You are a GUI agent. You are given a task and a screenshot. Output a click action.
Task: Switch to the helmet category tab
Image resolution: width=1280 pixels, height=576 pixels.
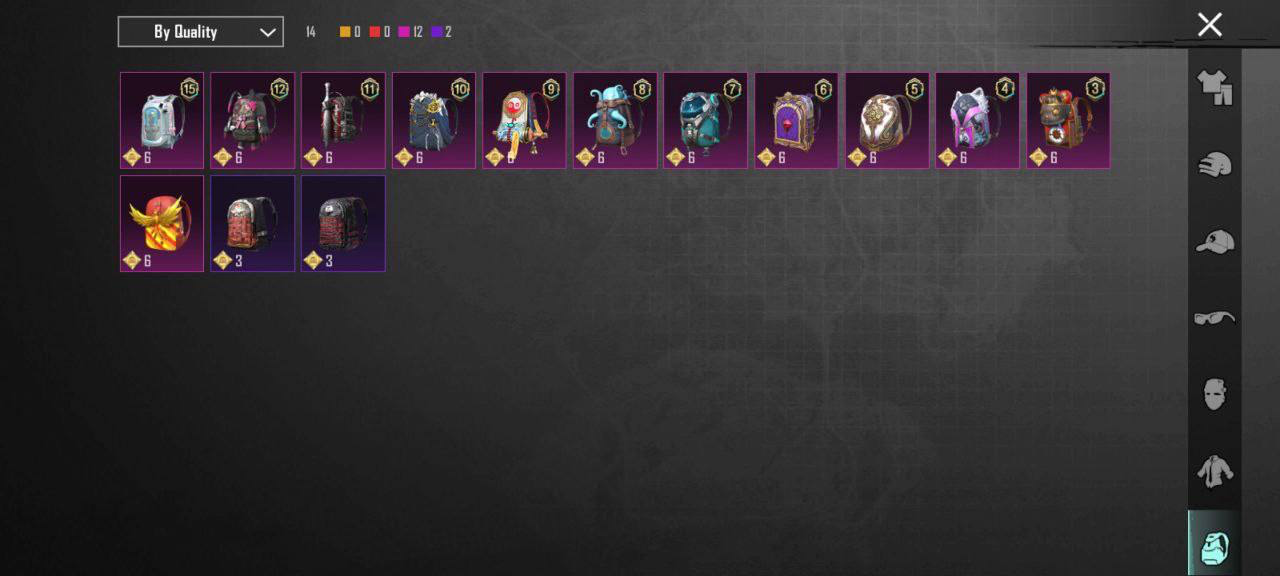click(1215, 165)
